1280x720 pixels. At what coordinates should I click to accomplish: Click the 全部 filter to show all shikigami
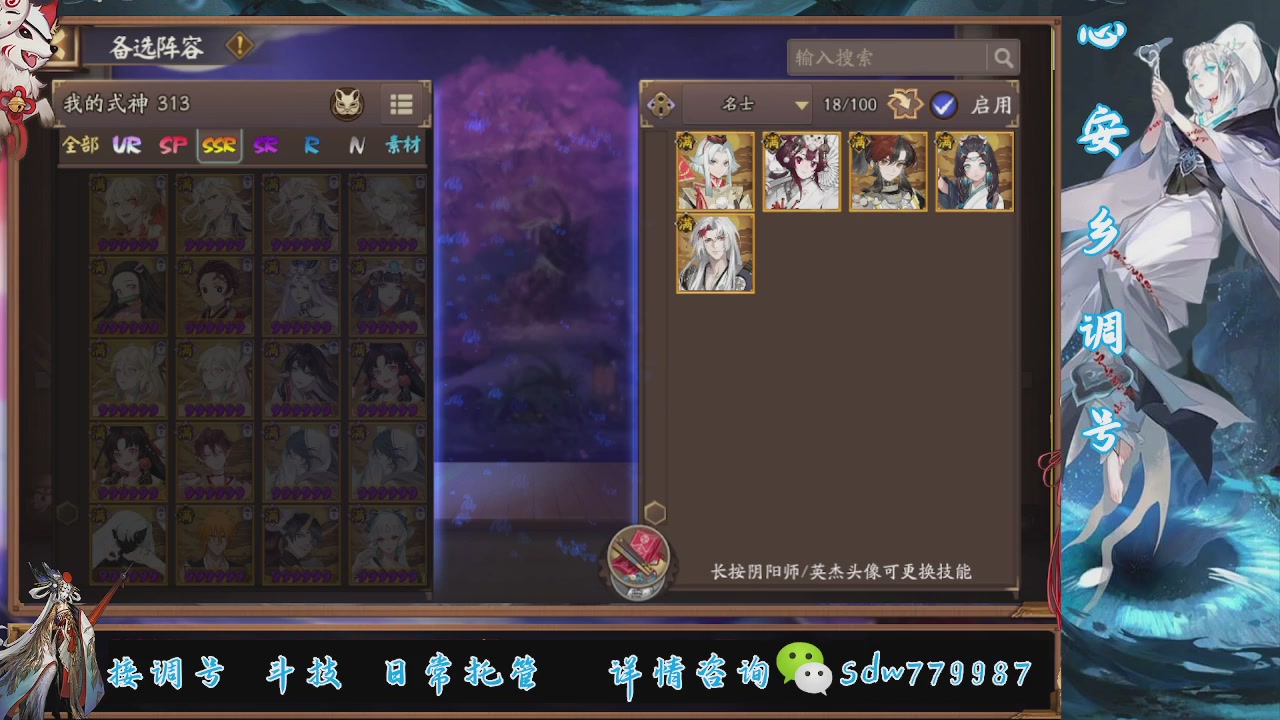tap(81, 144)
